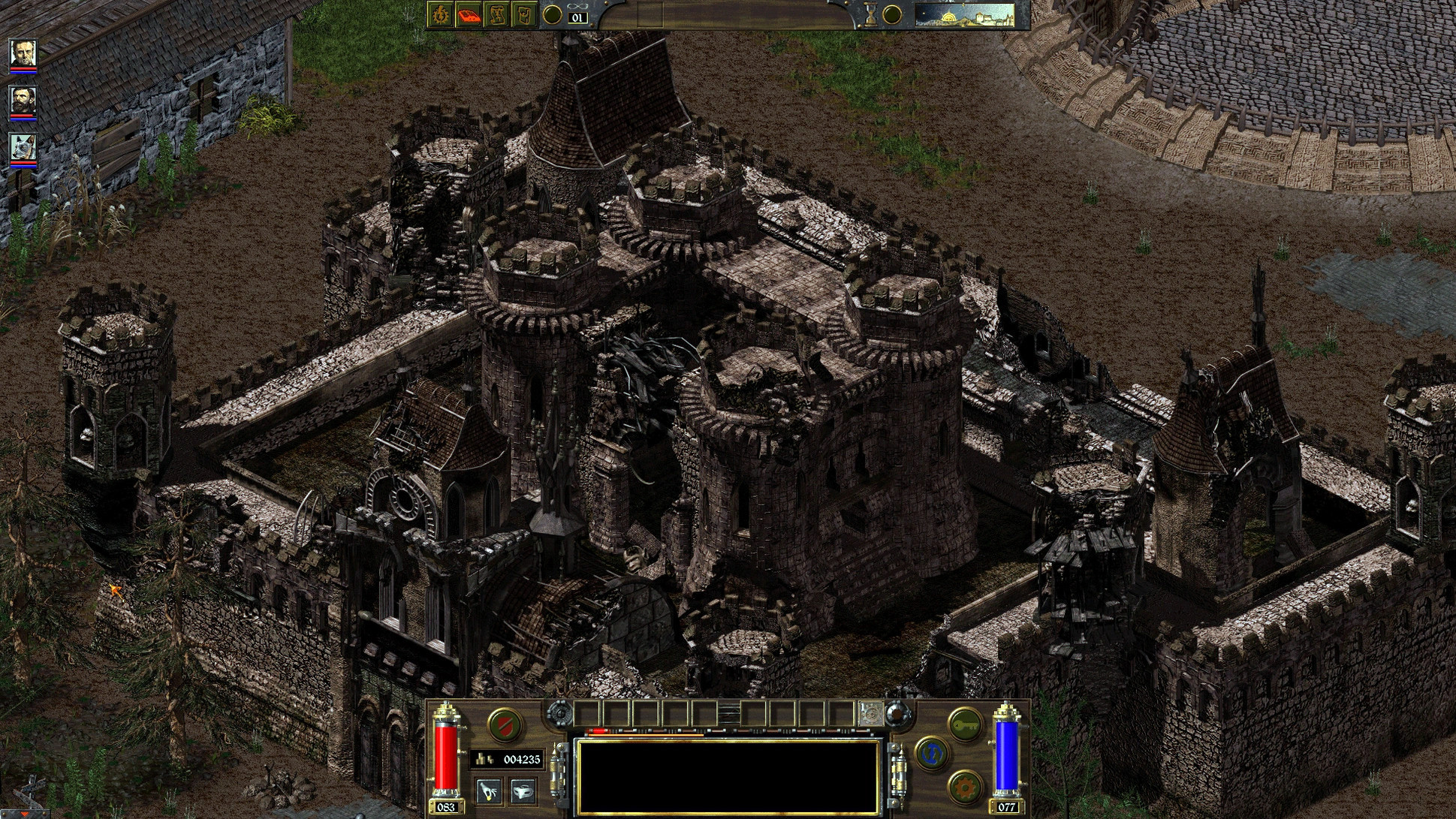Open the red logbook icon

click(x=468, y=14)
